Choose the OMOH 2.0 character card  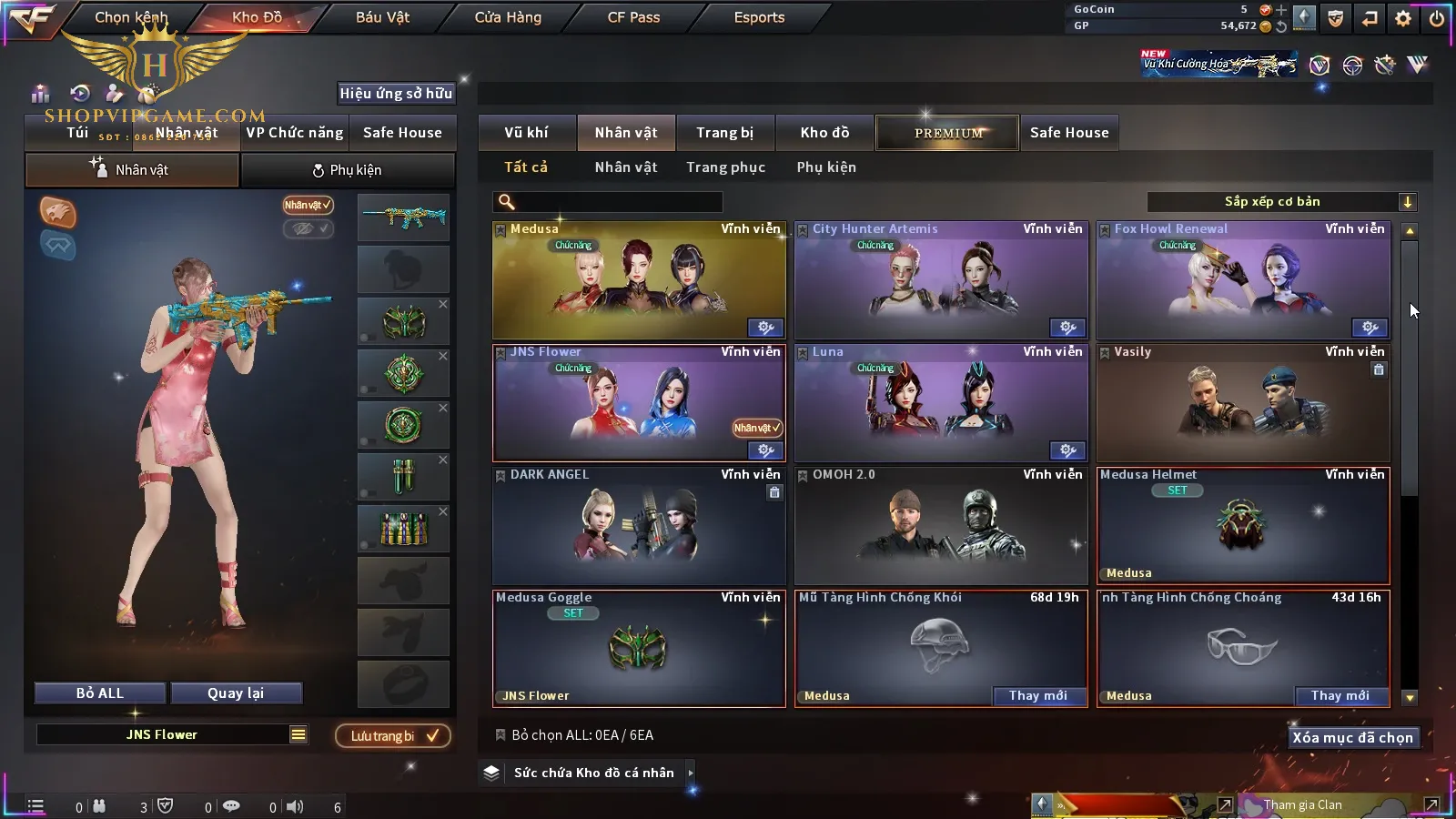(941, 528)
